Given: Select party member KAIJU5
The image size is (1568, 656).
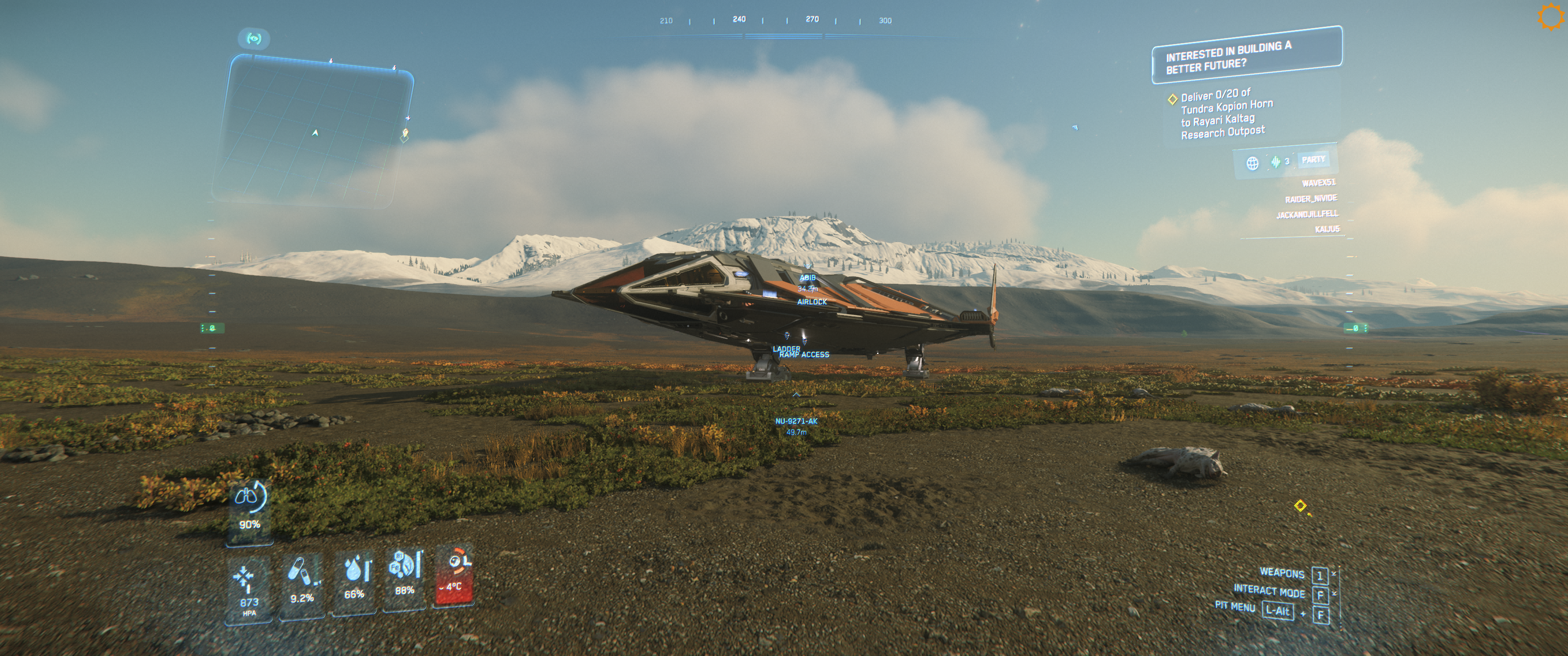Looking at the screenshot, I should coord(1327,230).
